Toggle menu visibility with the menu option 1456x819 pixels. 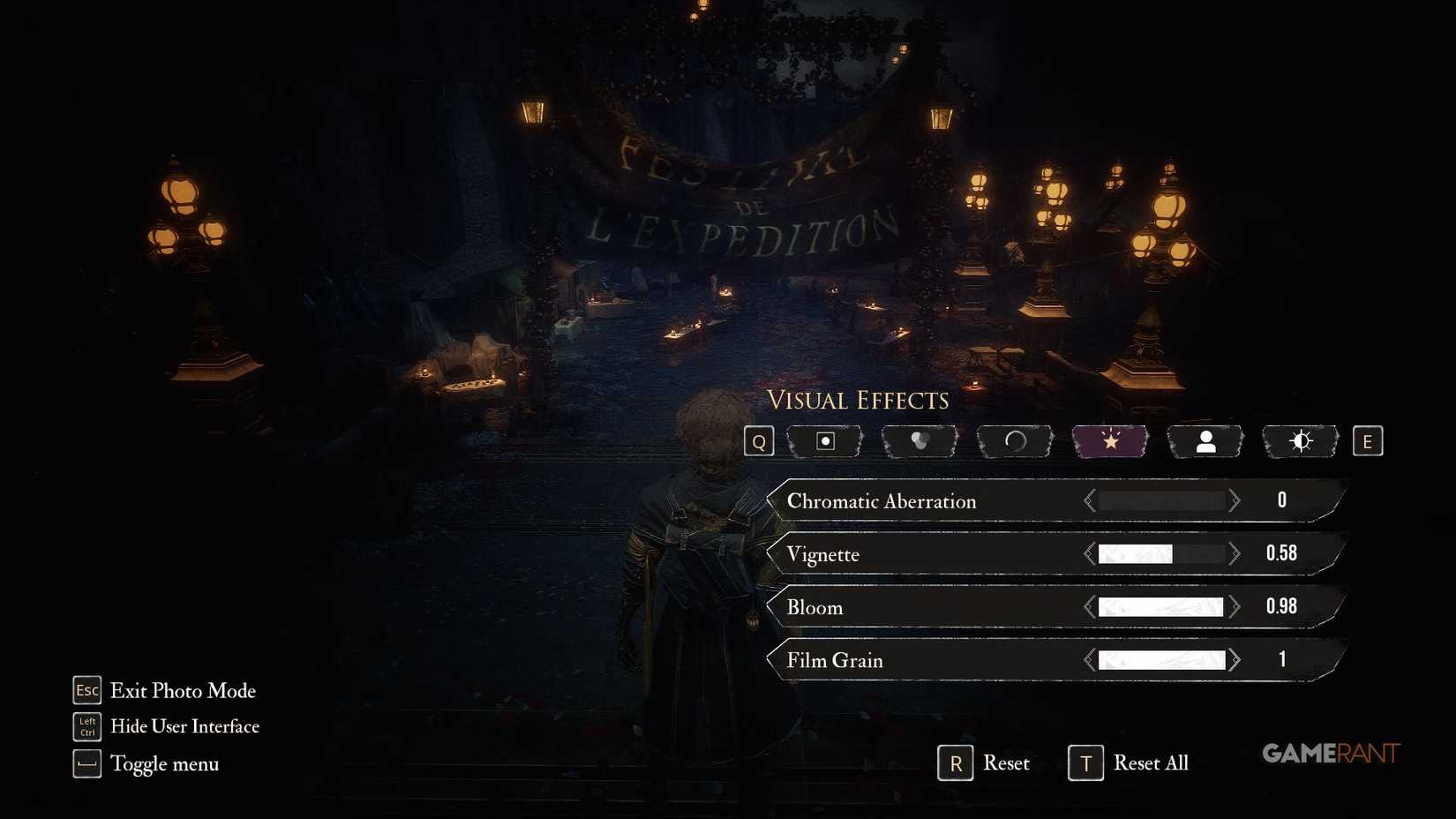tap(164, 763)
